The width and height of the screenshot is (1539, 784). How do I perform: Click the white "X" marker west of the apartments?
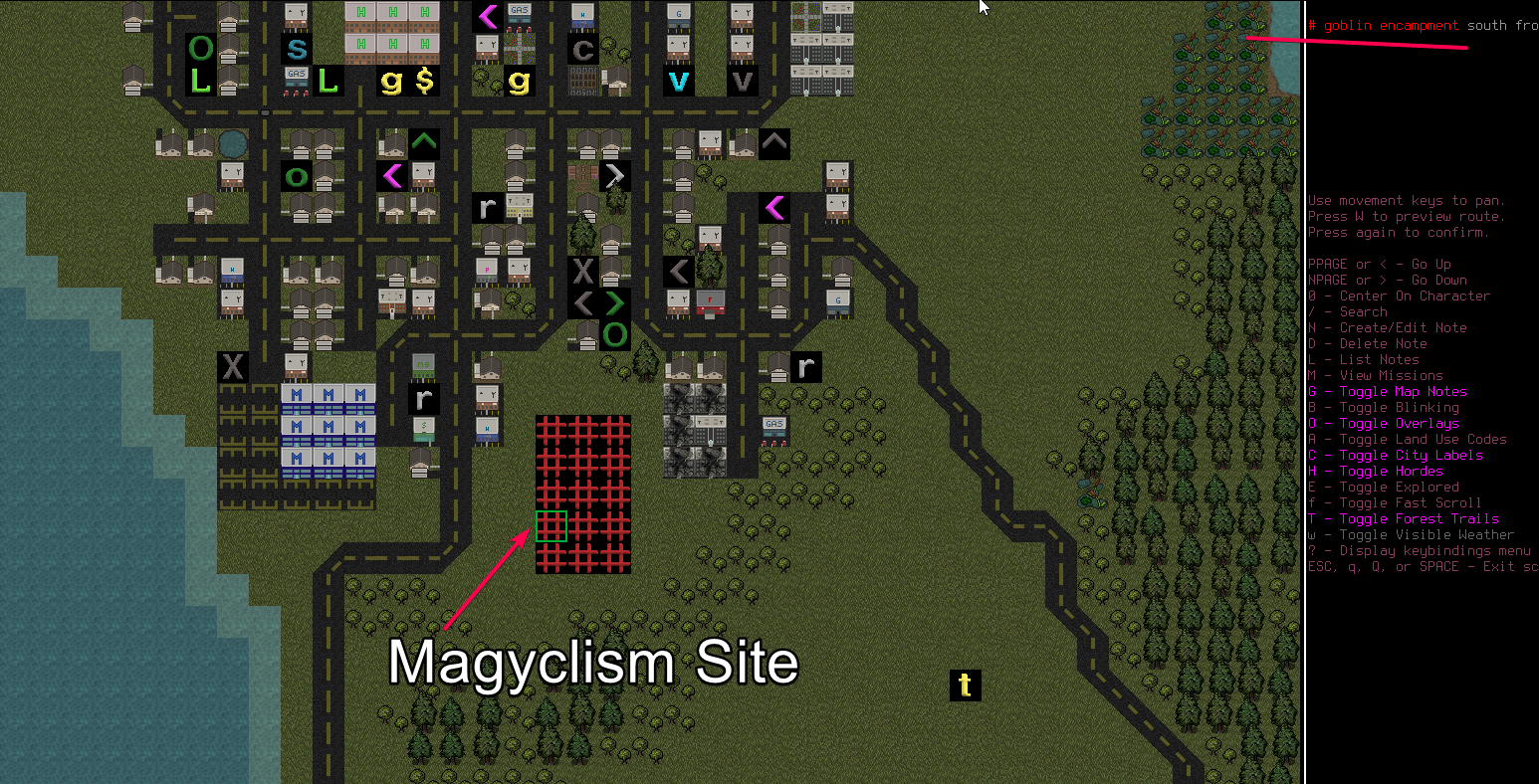tap(232, 367)
